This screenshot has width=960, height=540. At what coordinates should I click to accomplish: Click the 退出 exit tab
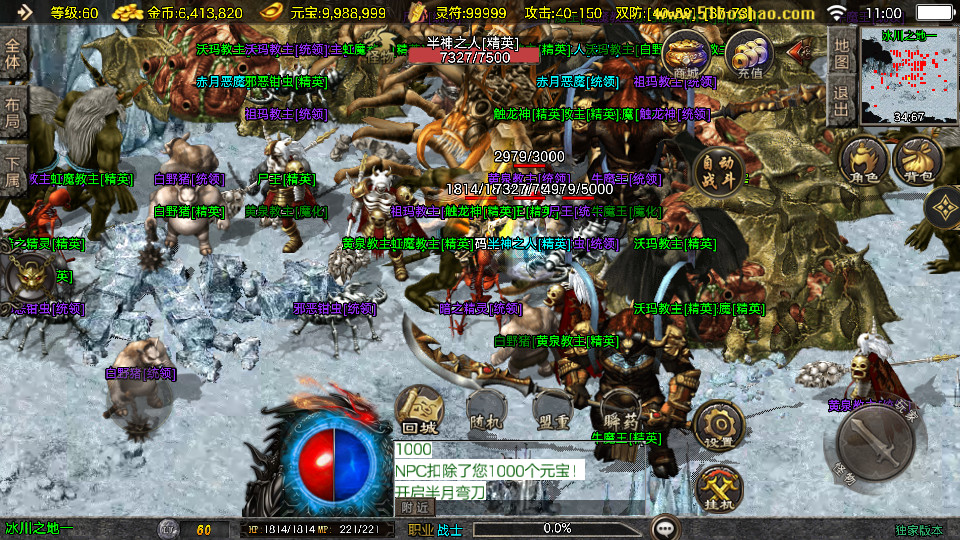coord(841,100)
